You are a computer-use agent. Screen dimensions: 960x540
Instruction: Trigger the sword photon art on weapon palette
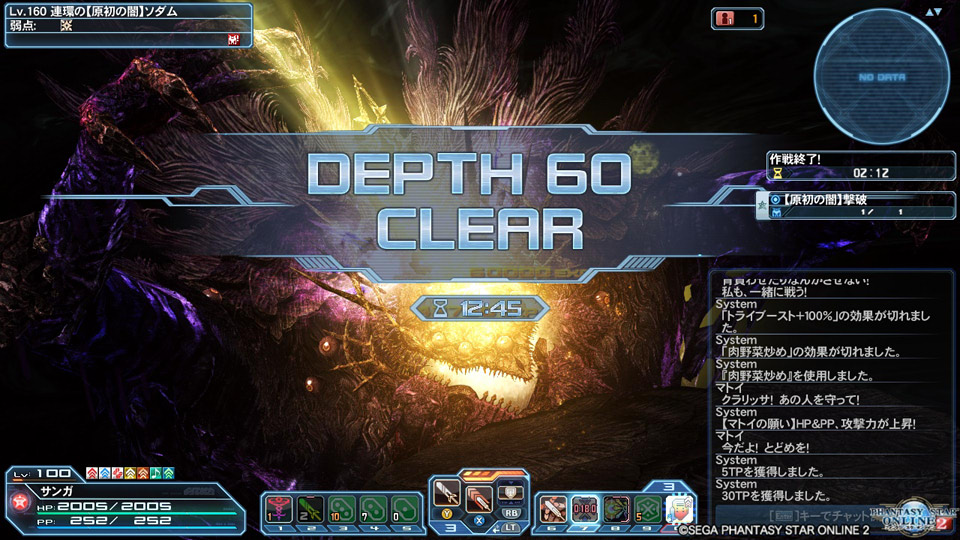tap(446, 494)
